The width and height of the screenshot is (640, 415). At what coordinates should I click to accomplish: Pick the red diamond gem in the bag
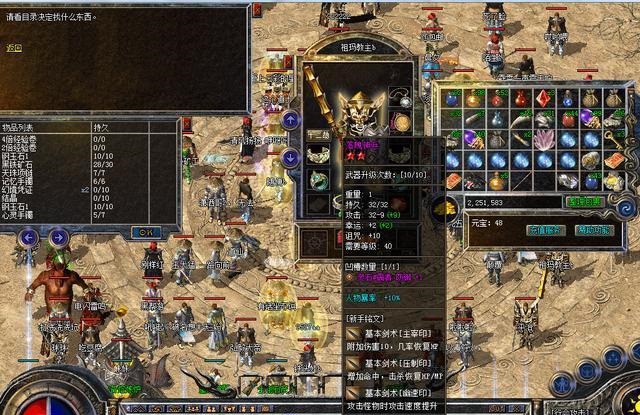point(544,98)
